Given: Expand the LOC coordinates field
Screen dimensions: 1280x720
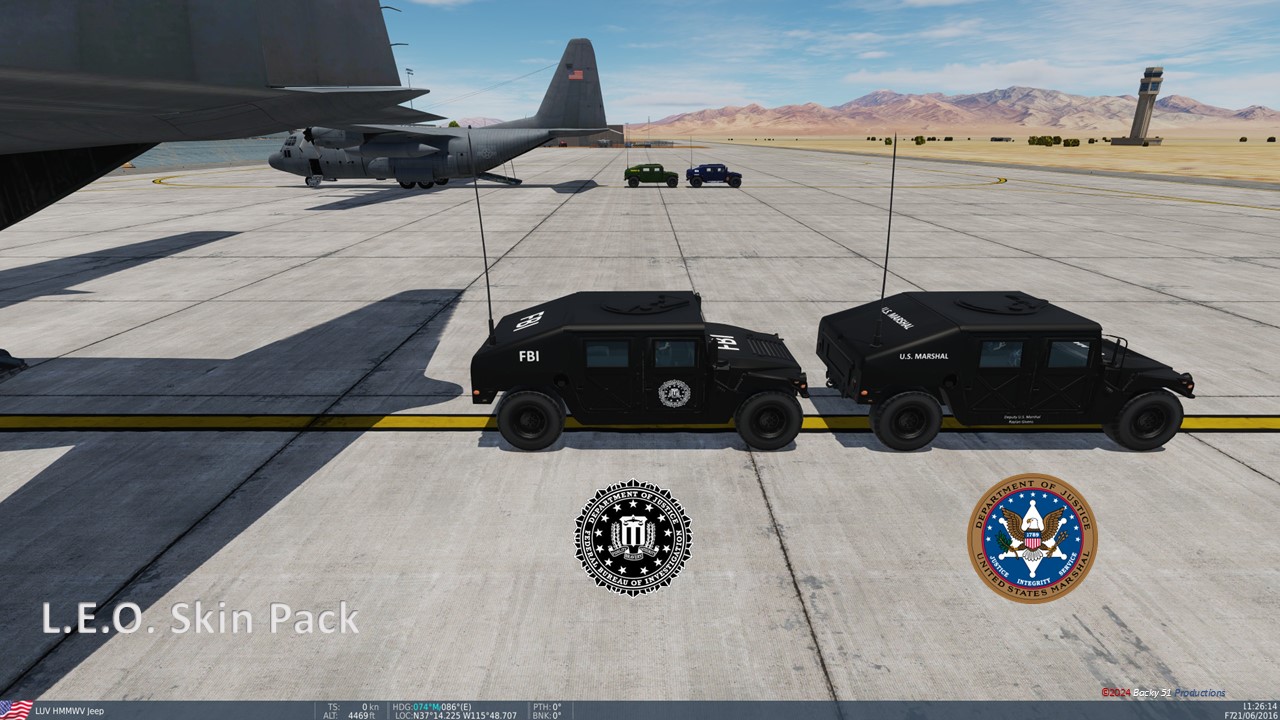Looking at the screenshot, I should (455, 713).
